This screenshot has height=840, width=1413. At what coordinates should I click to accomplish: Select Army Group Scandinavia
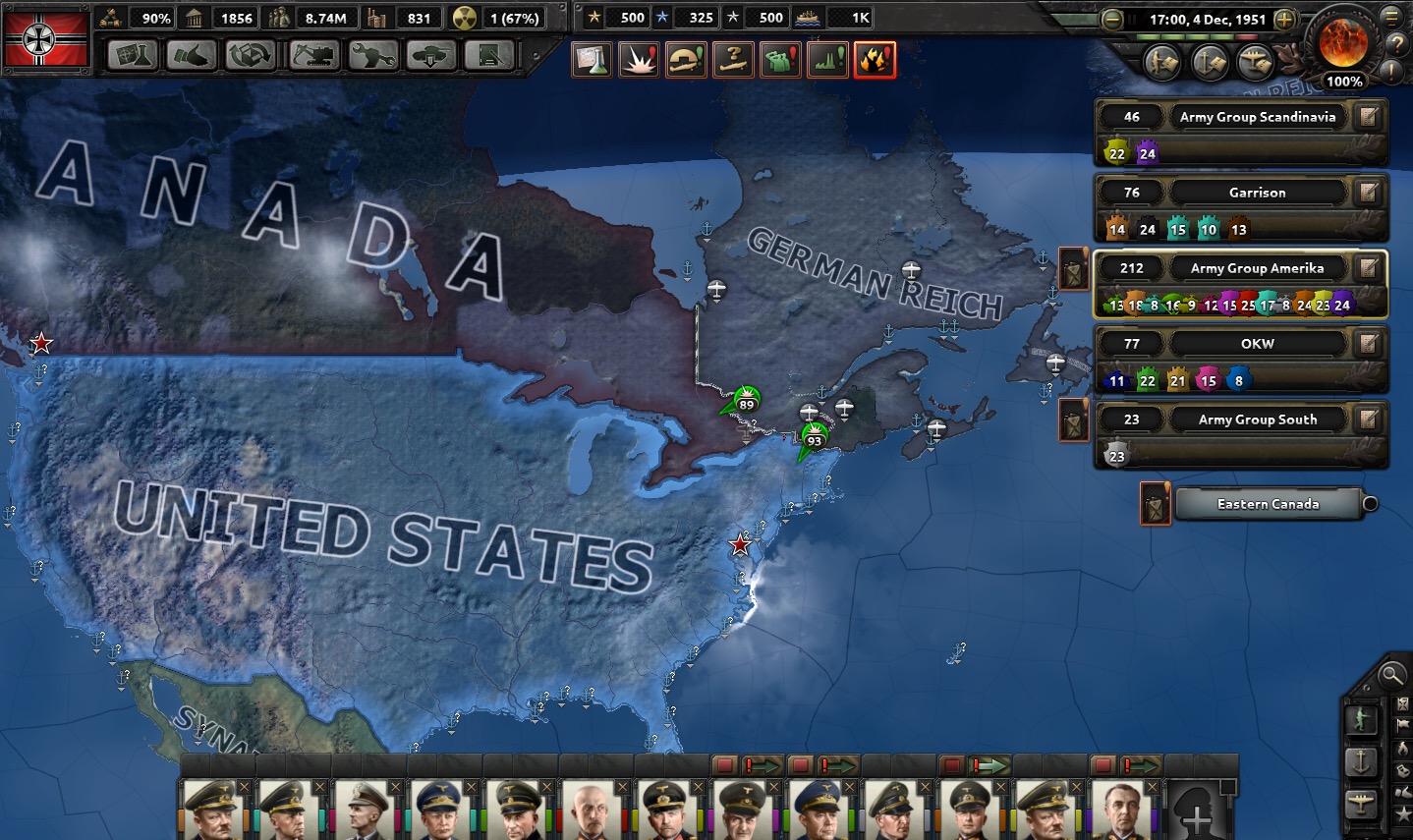pyautogui.click(x=1257, y=117)
